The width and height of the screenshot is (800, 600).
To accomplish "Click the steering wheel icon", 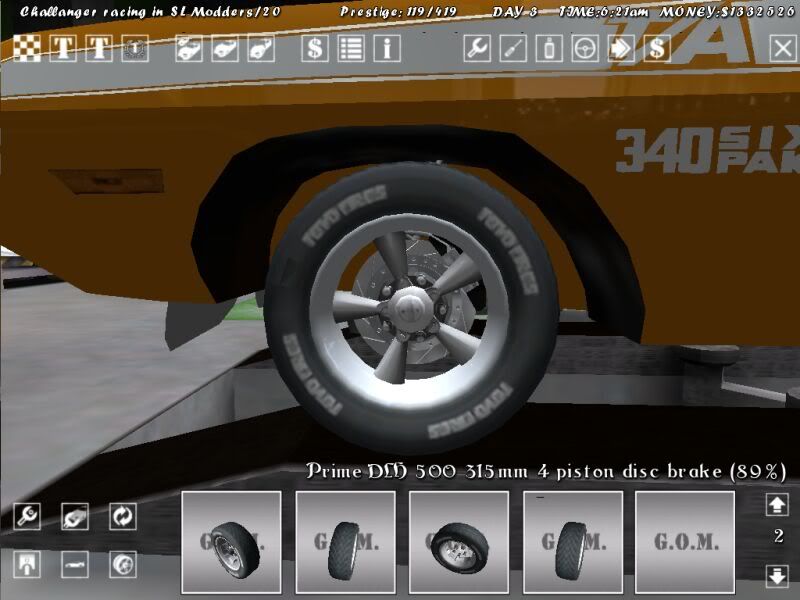I will click(x=585, y=48).
